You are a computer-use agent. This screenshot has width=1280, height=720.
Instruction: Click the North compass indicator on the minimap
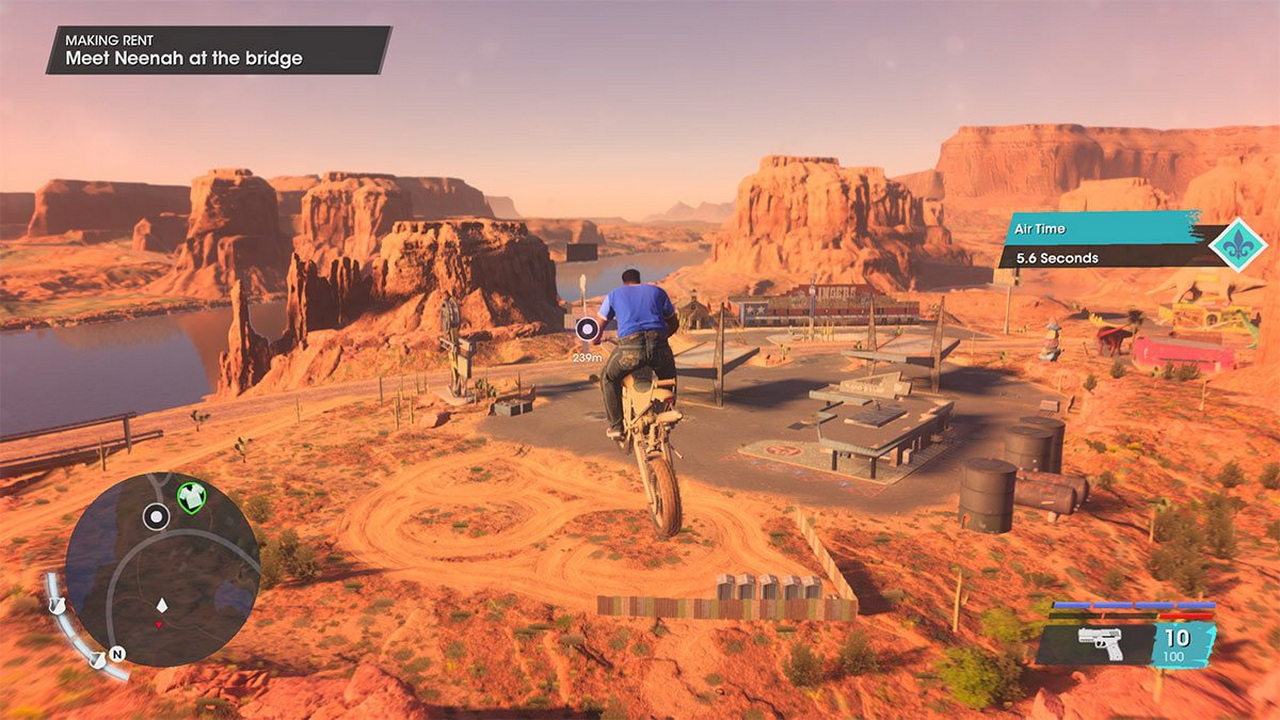(117, 654)
